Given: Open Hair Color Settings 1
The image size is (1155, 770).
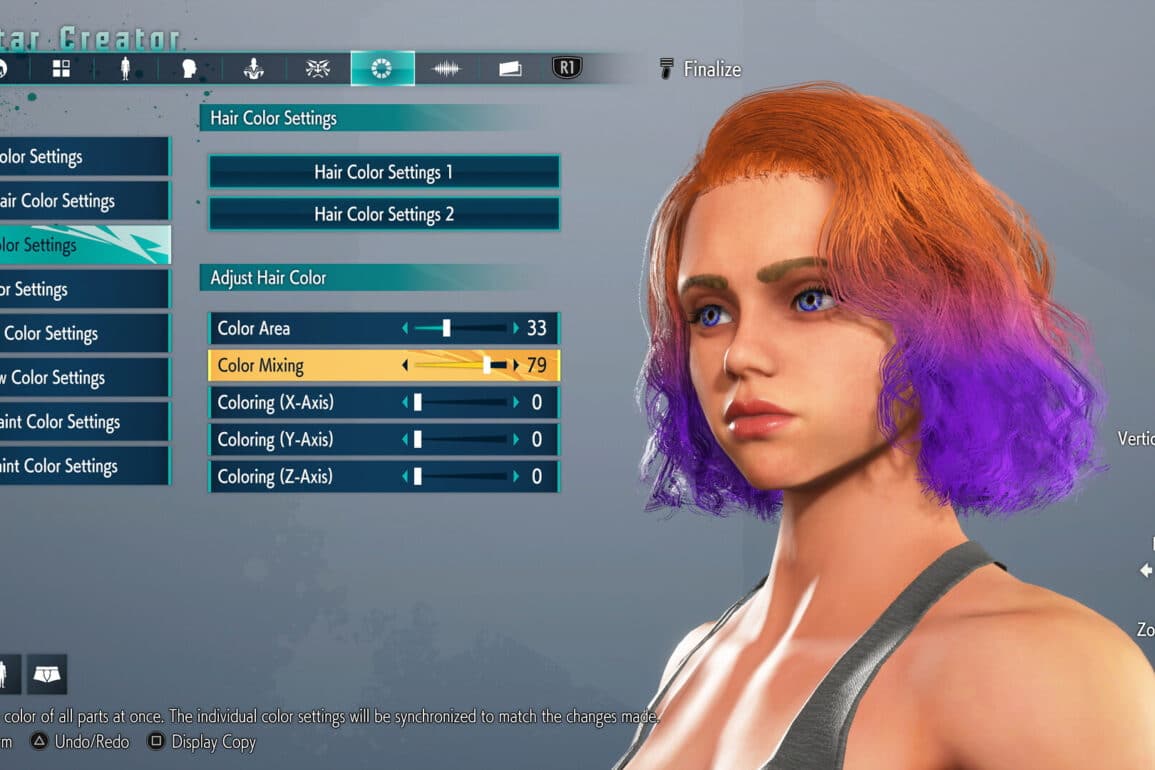Looking at the screenshot, I should click(x=383, y=172).
